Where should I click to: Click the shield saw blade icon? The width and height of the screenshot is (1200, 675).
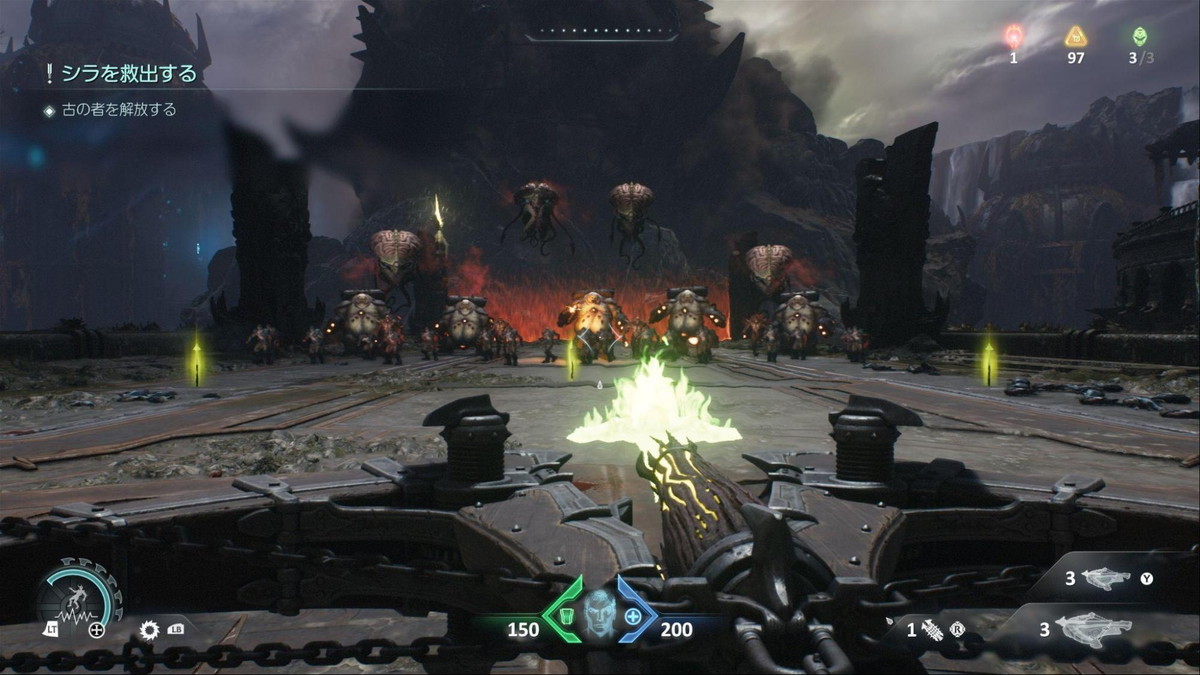(150, 630)
